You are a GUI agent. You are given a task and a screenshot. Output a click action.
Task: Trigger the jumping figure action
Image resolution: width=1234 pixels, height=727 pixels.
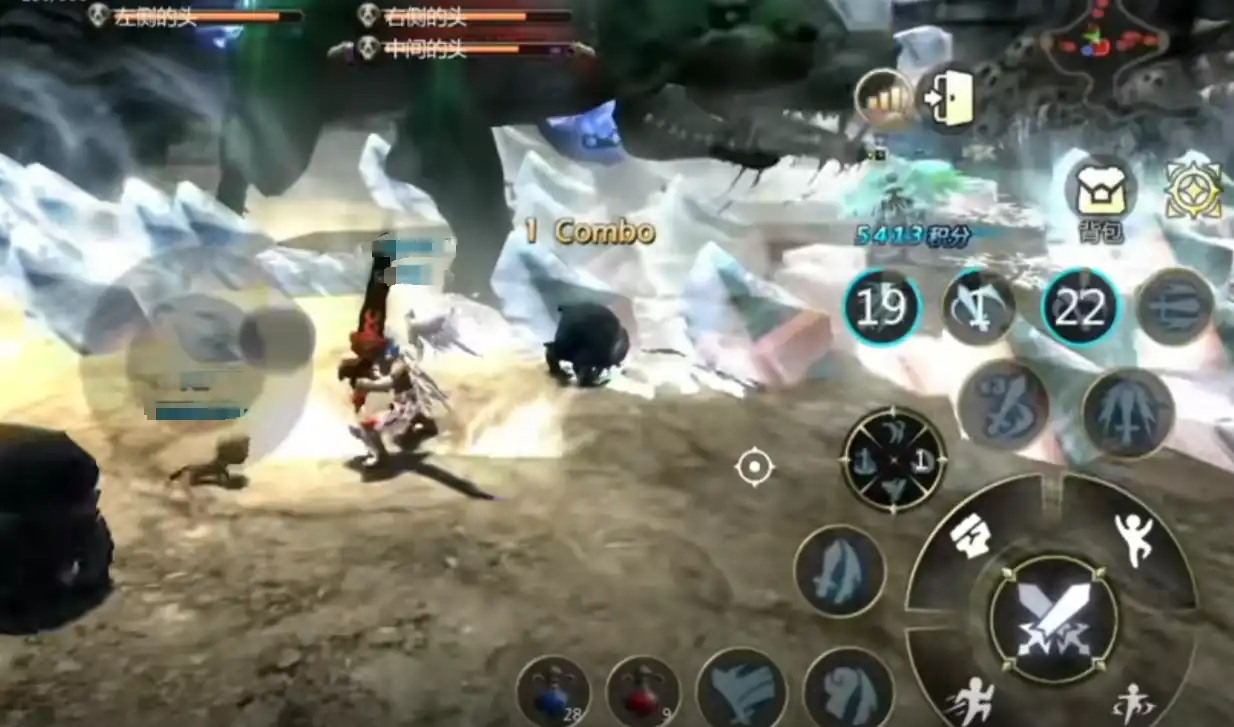[x=1133, y=540]
